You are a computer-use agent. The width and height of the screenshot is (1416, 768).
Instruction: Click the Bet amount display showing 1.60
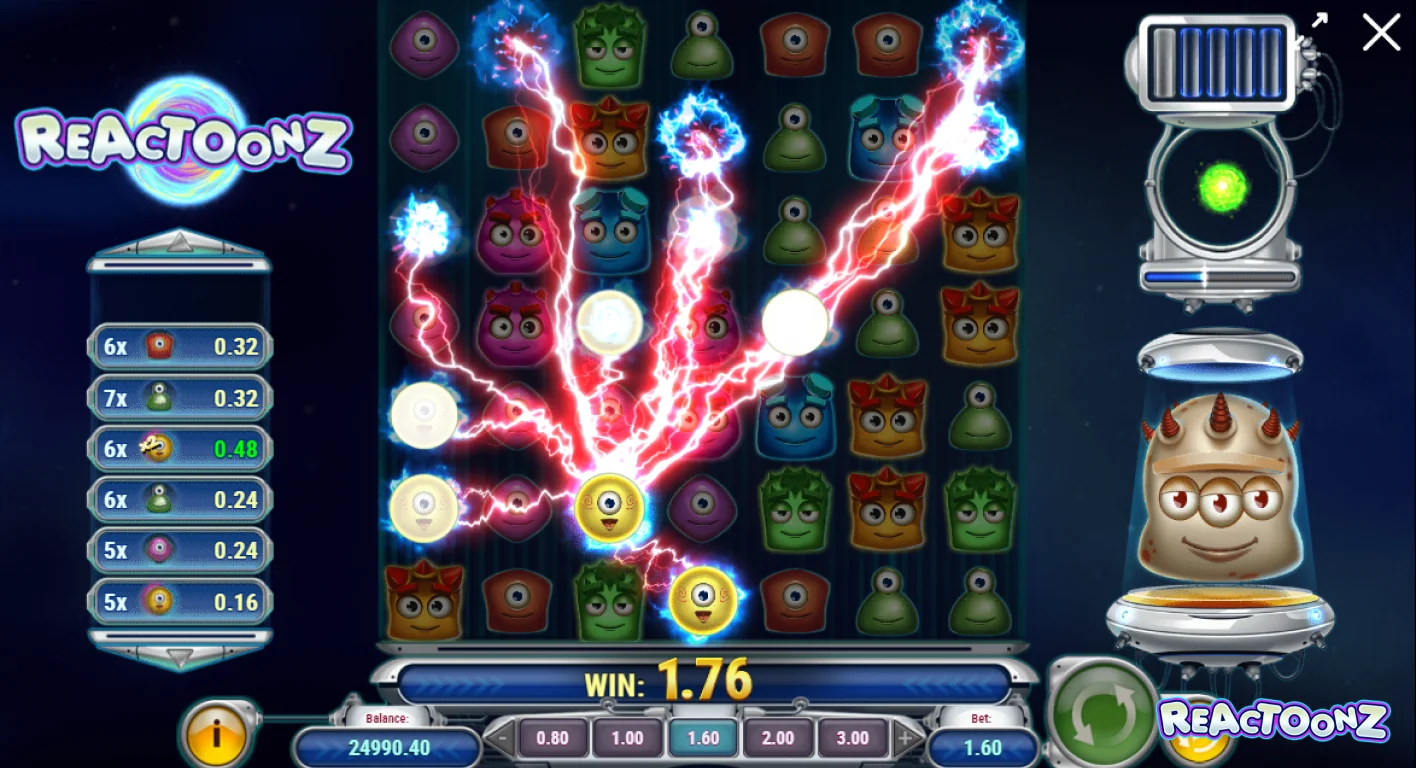981,746
